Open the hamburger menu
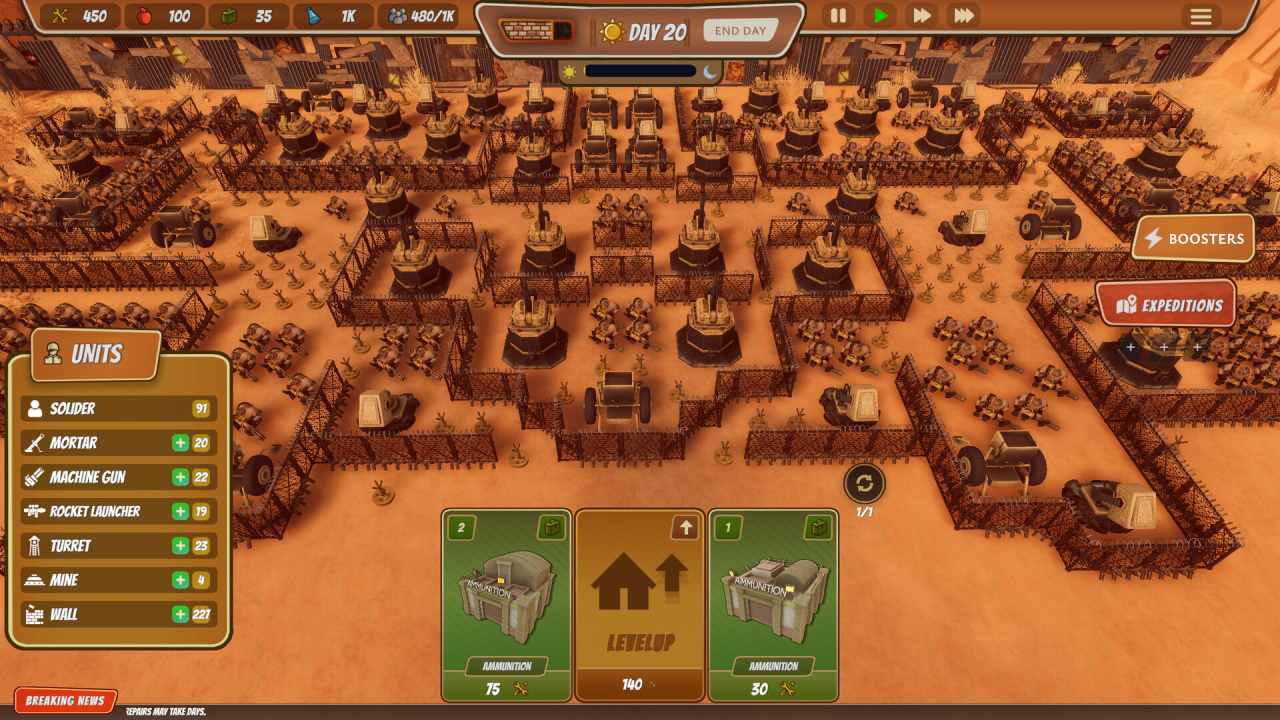 click(x=1200, y=16)
